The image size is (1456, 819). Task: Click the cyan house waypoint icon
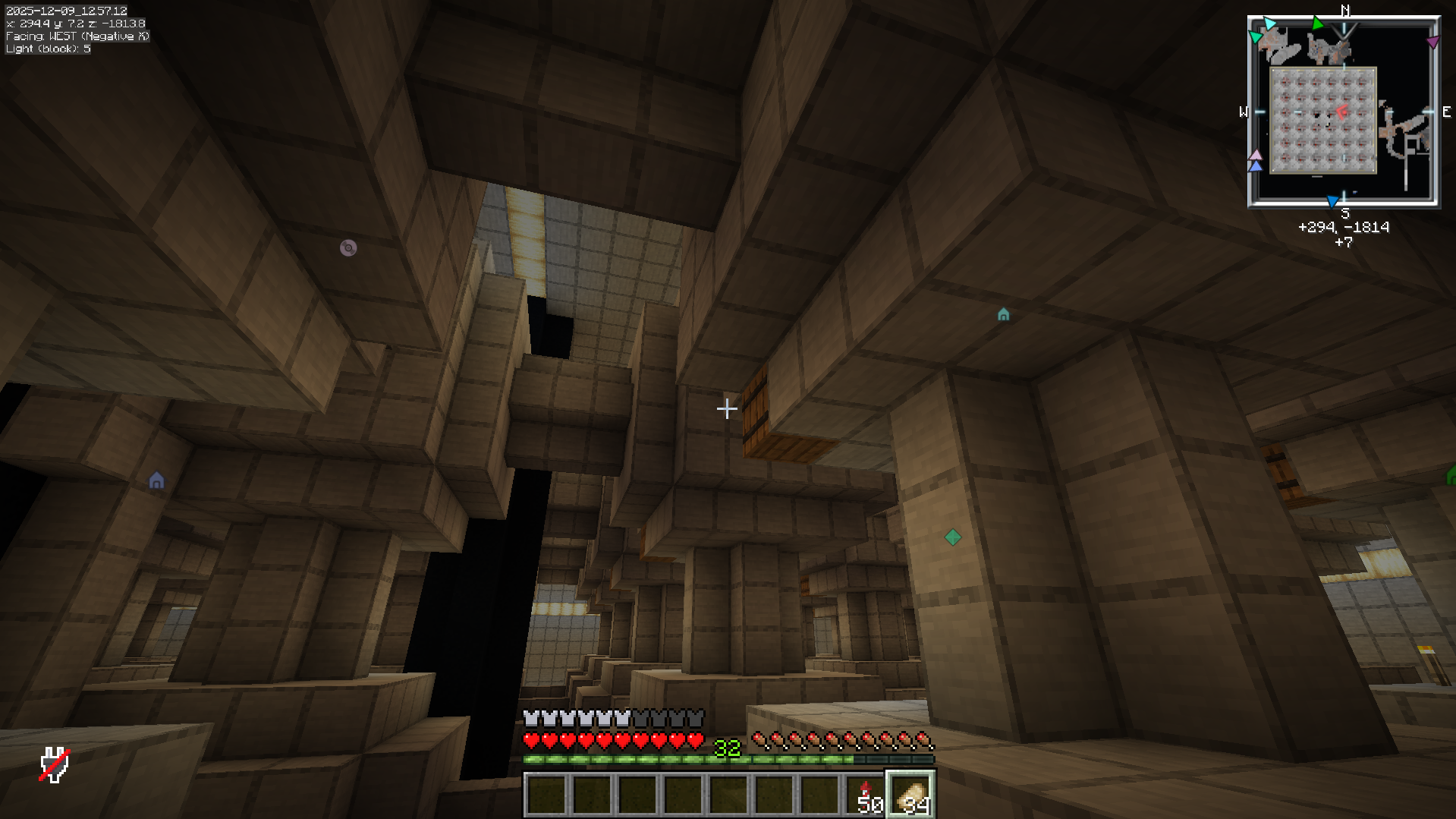pyautogui.click(x=1003, y=315)
